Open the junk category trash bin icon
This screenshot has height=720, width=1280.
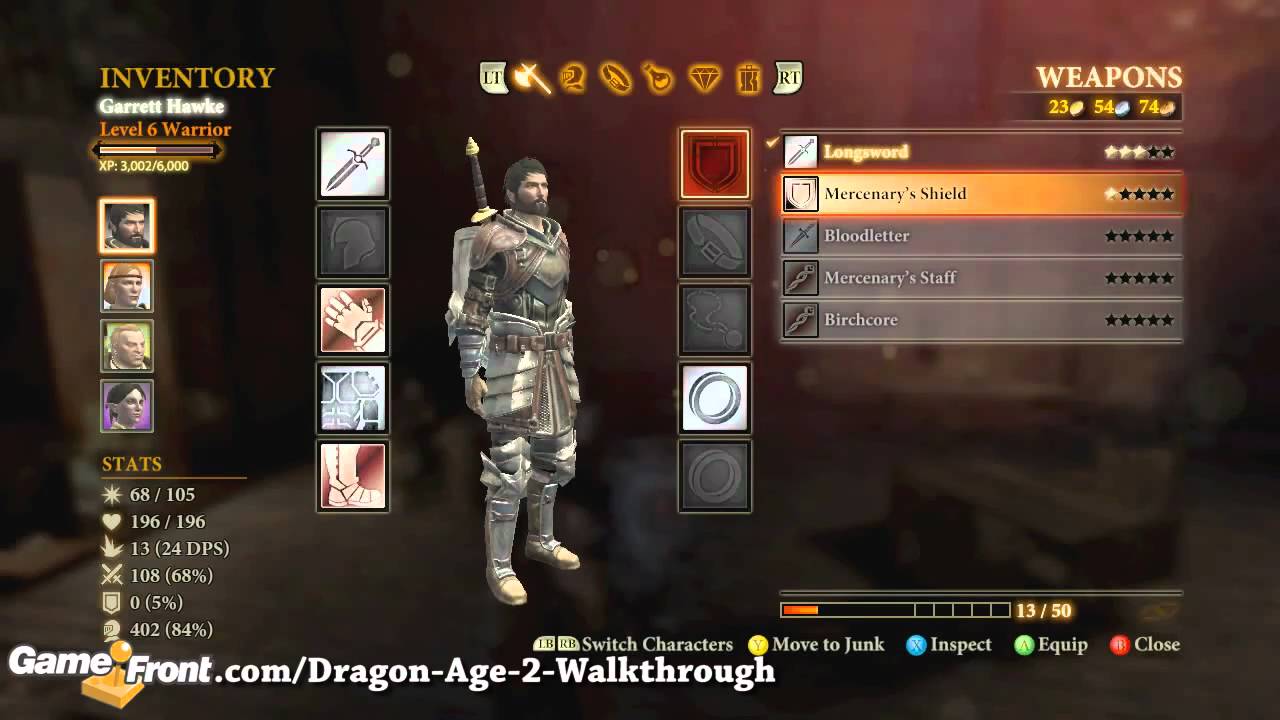click(748, 78)
